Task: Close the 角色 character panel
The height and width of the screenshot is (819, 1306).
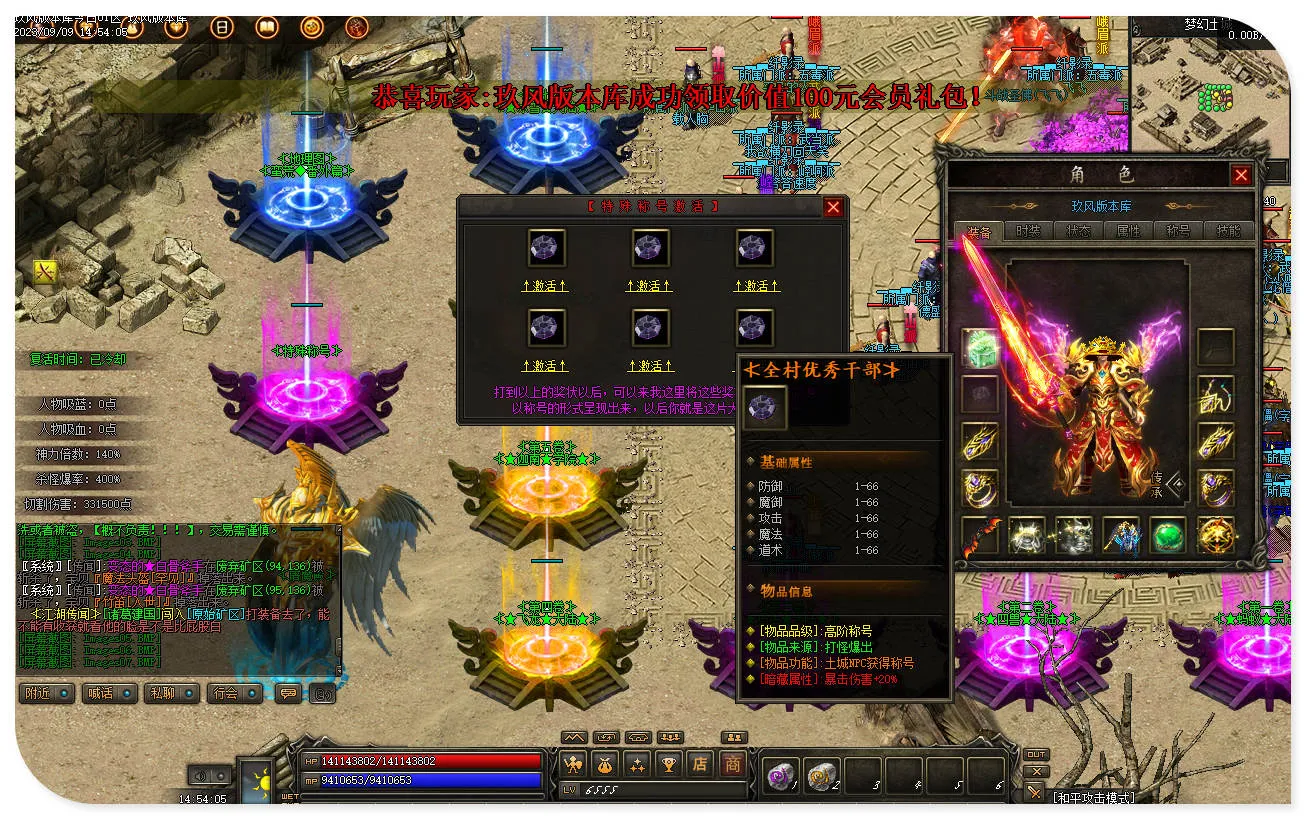Action: point(1241,175)
